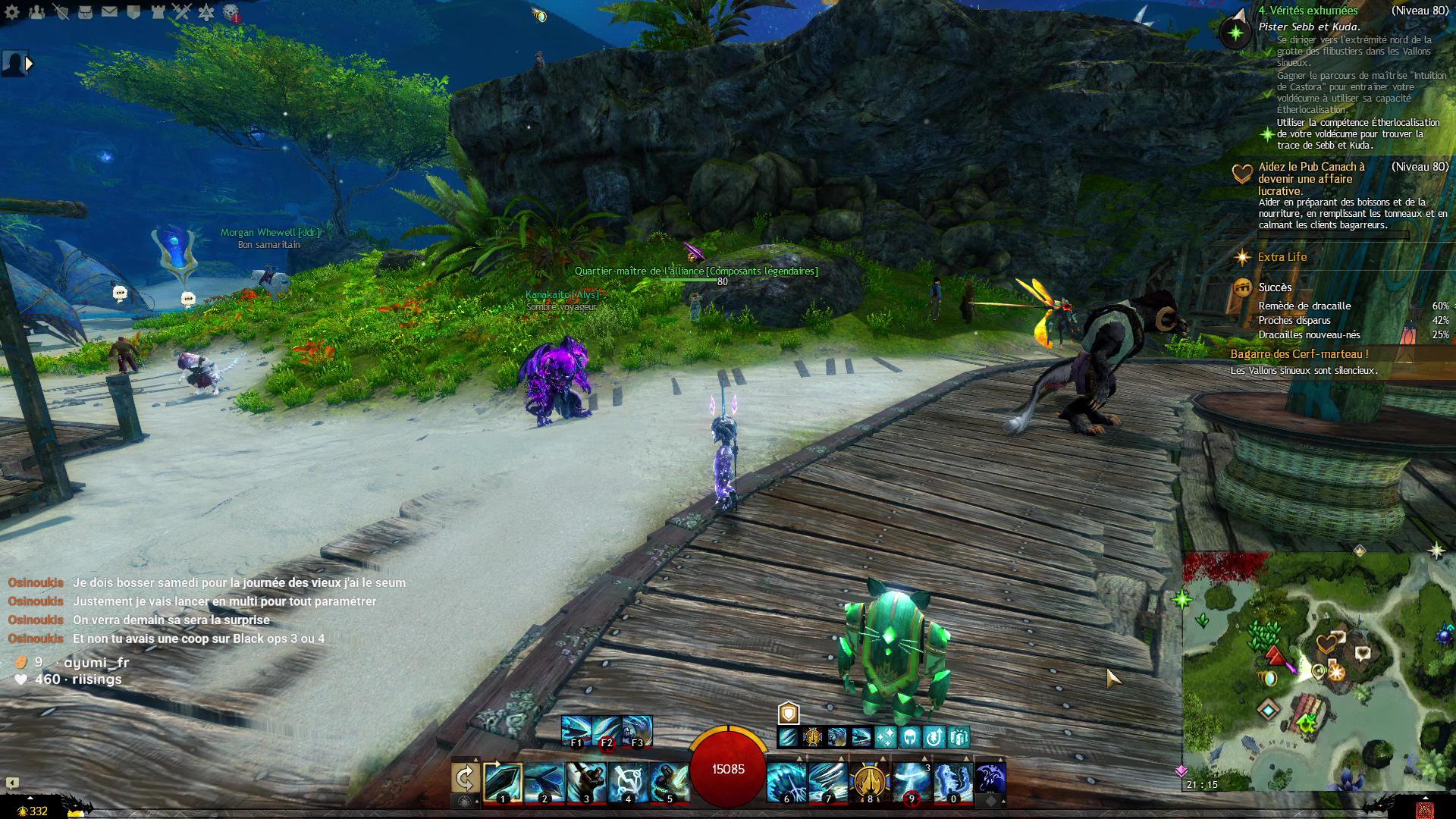Screen dimensions: 1456x819
Task: Click the waypoint diamond on the minimap
Action: pyautogui.click(x=1269, y=711)
